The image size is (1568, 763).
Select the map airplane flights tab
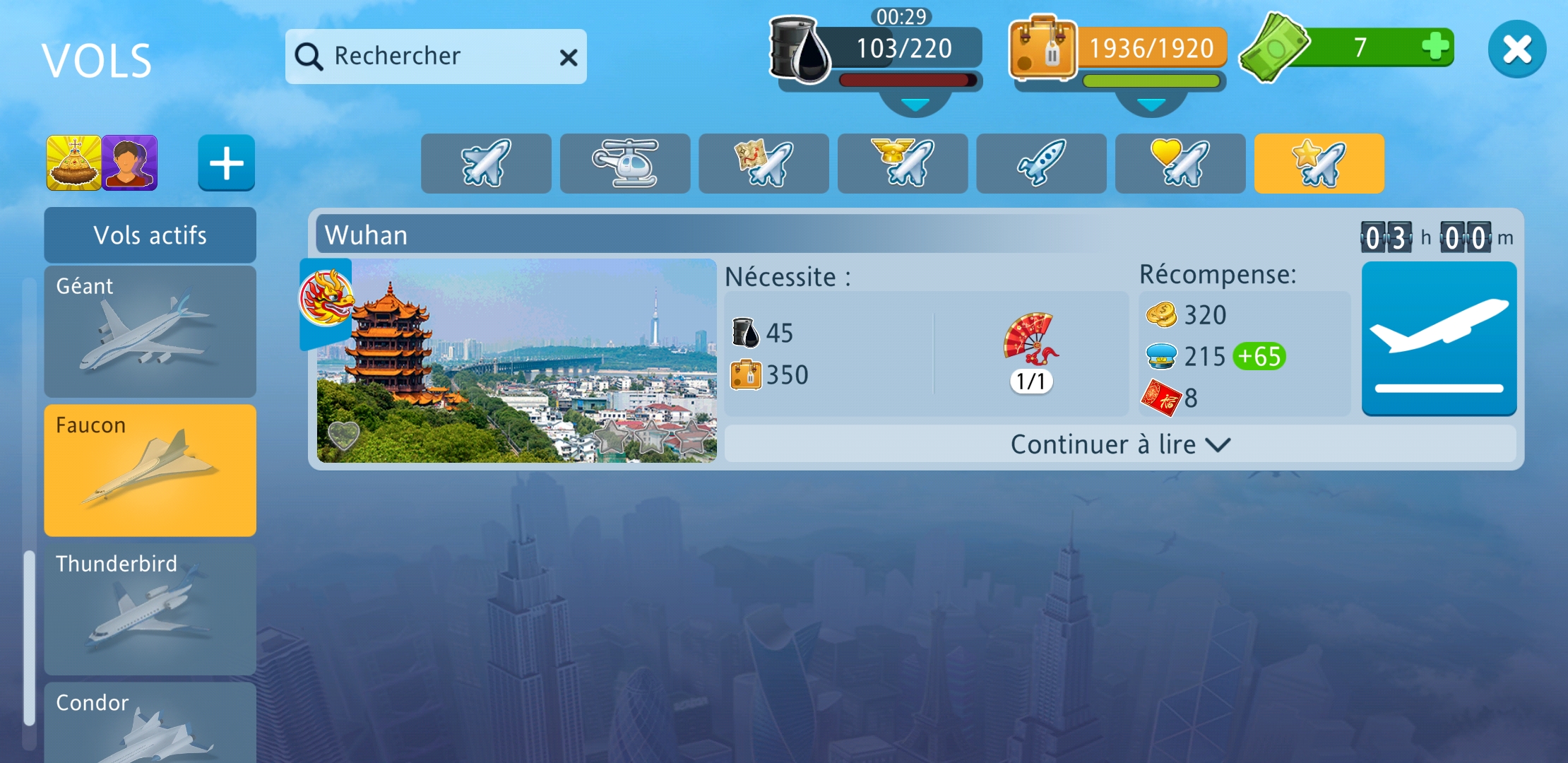click(x=764, y=163)
